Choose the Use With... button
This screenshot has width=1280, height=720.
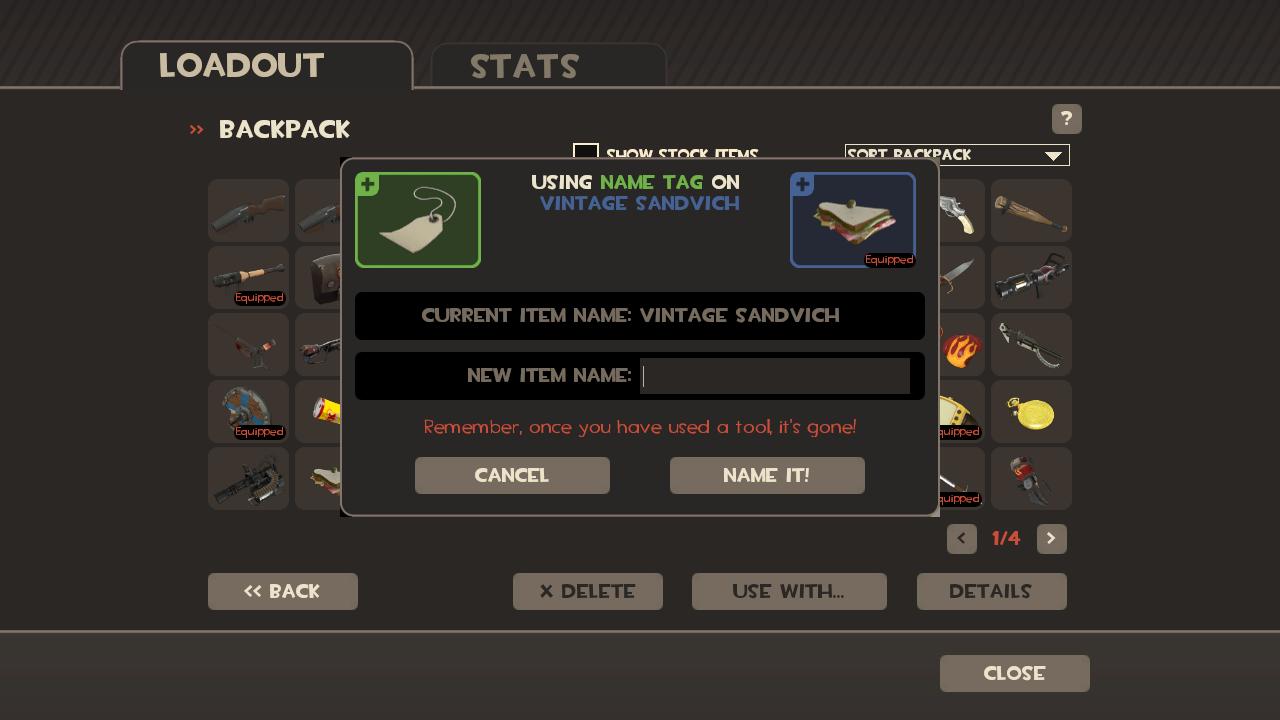point(789,591)
